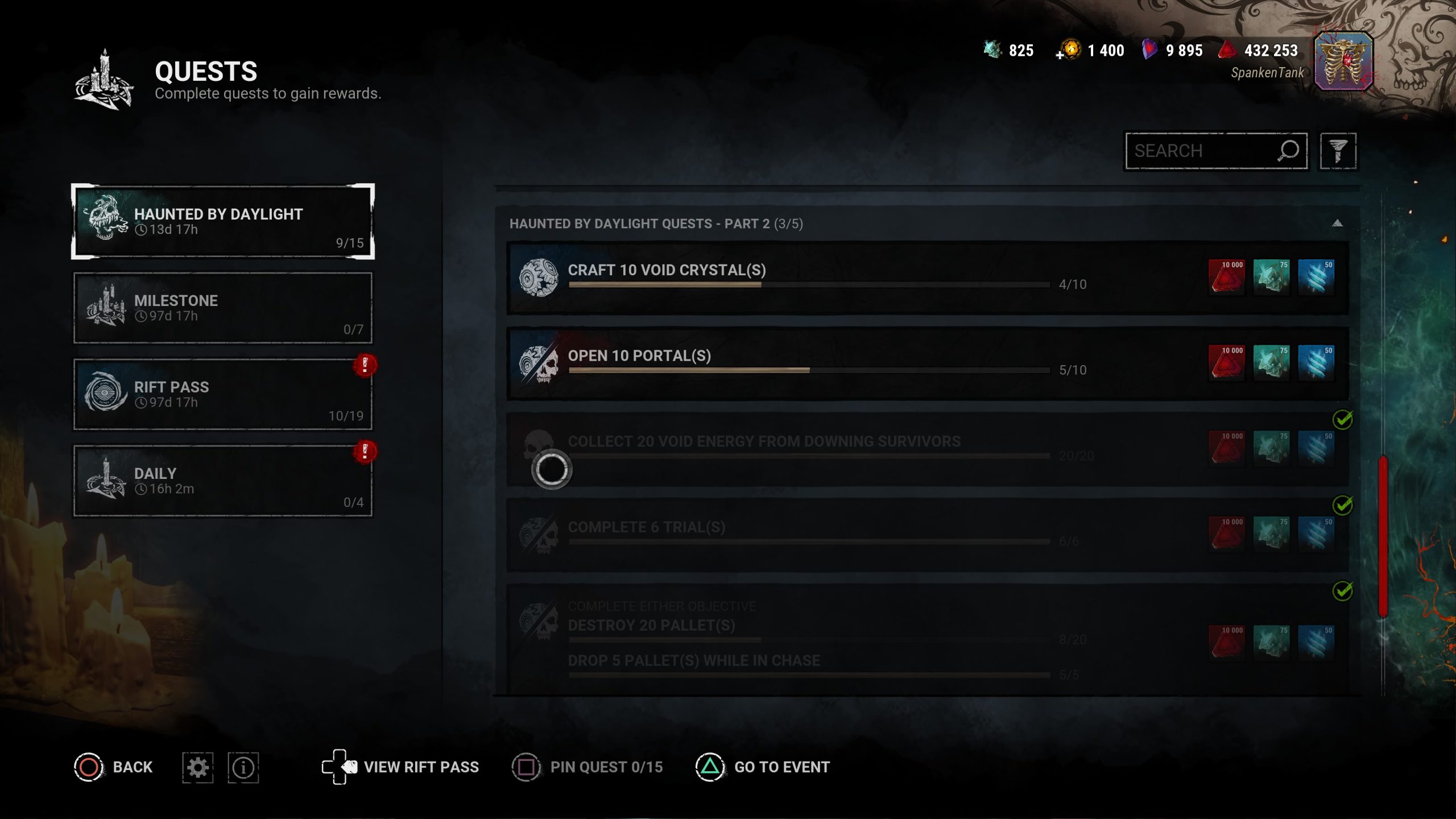1456x819 pixels.
Task: Click the quest search field
Action: click(x=1200, y=151)
